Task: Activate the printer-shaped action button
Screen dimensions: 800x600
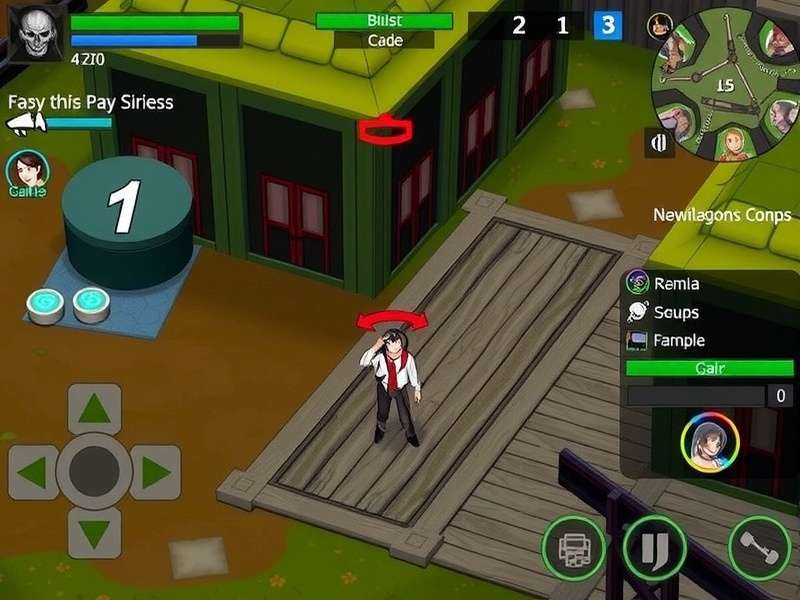Action: (573, 548)
